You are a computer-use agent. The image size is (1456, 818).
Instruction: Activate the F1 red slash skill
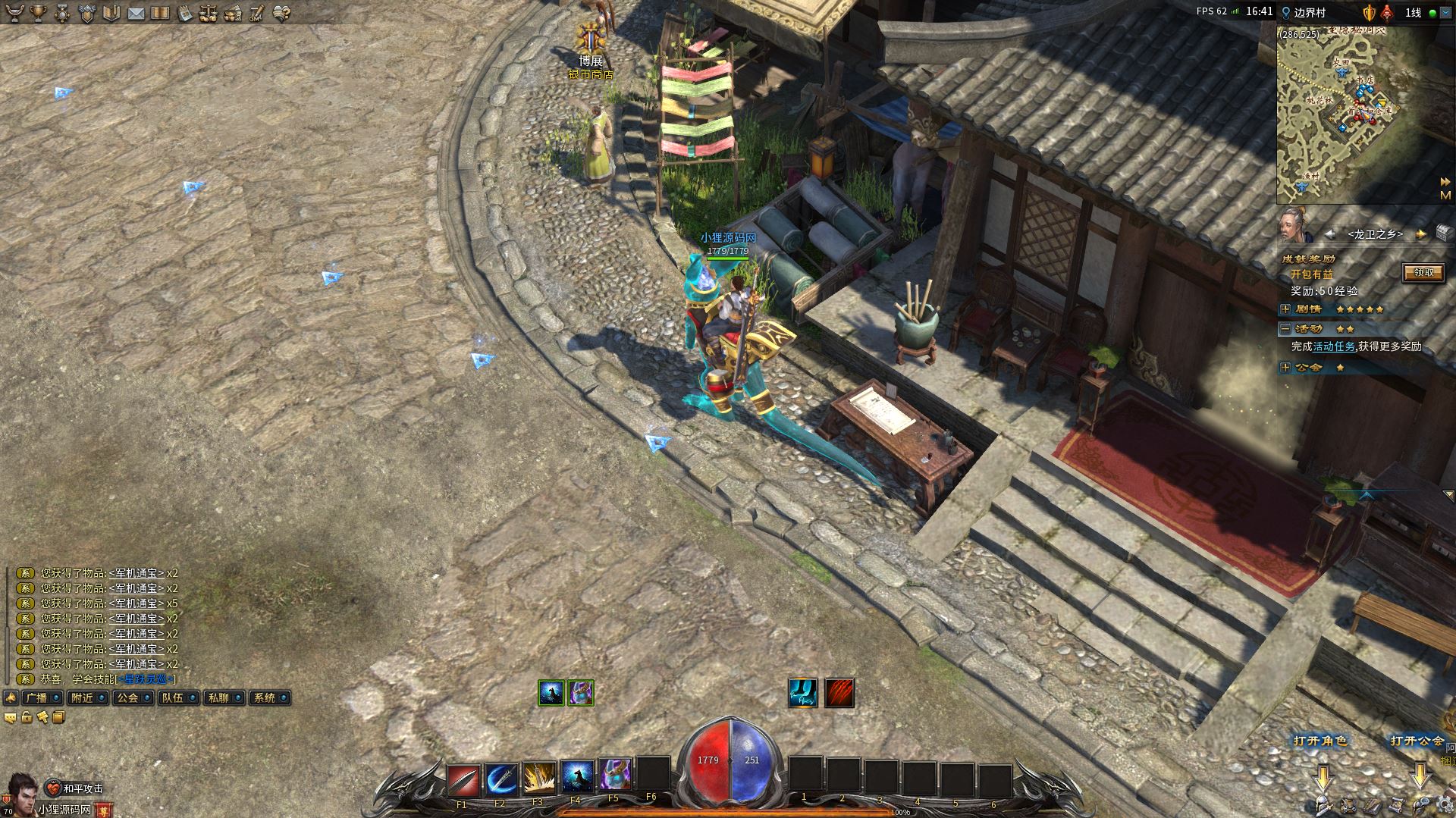tap(463, 779)
